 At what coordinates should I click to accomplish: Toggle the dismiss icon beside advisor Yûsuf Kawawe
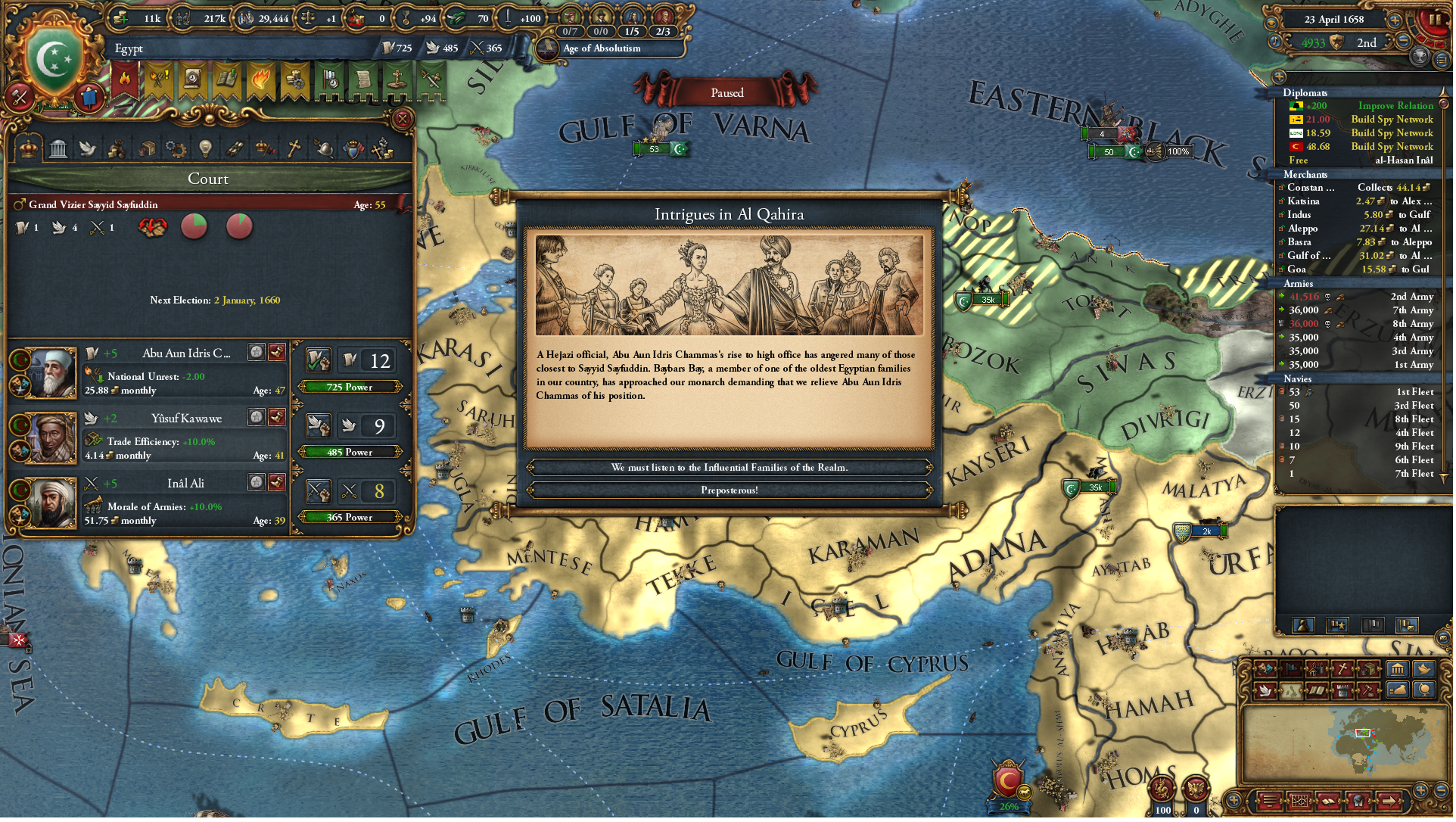pos(277,417)
